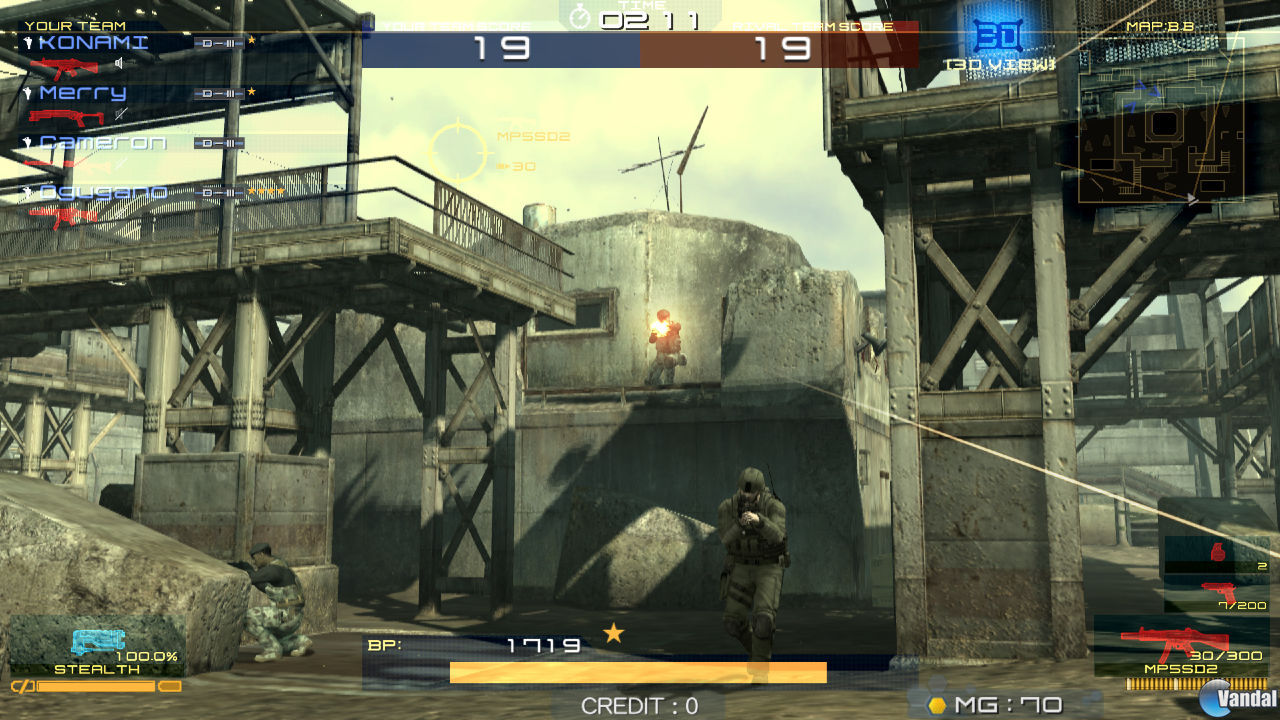The height and width of the screenshot is (720, 1280).
Task: Select the grenade icon in the inventory panel
Action: (1218, 551)
